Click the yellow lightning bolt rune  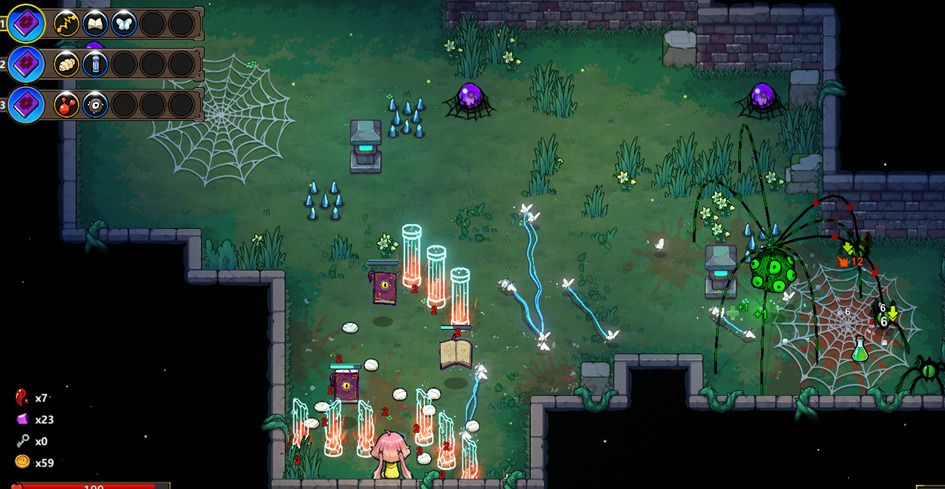coord(66,23)
